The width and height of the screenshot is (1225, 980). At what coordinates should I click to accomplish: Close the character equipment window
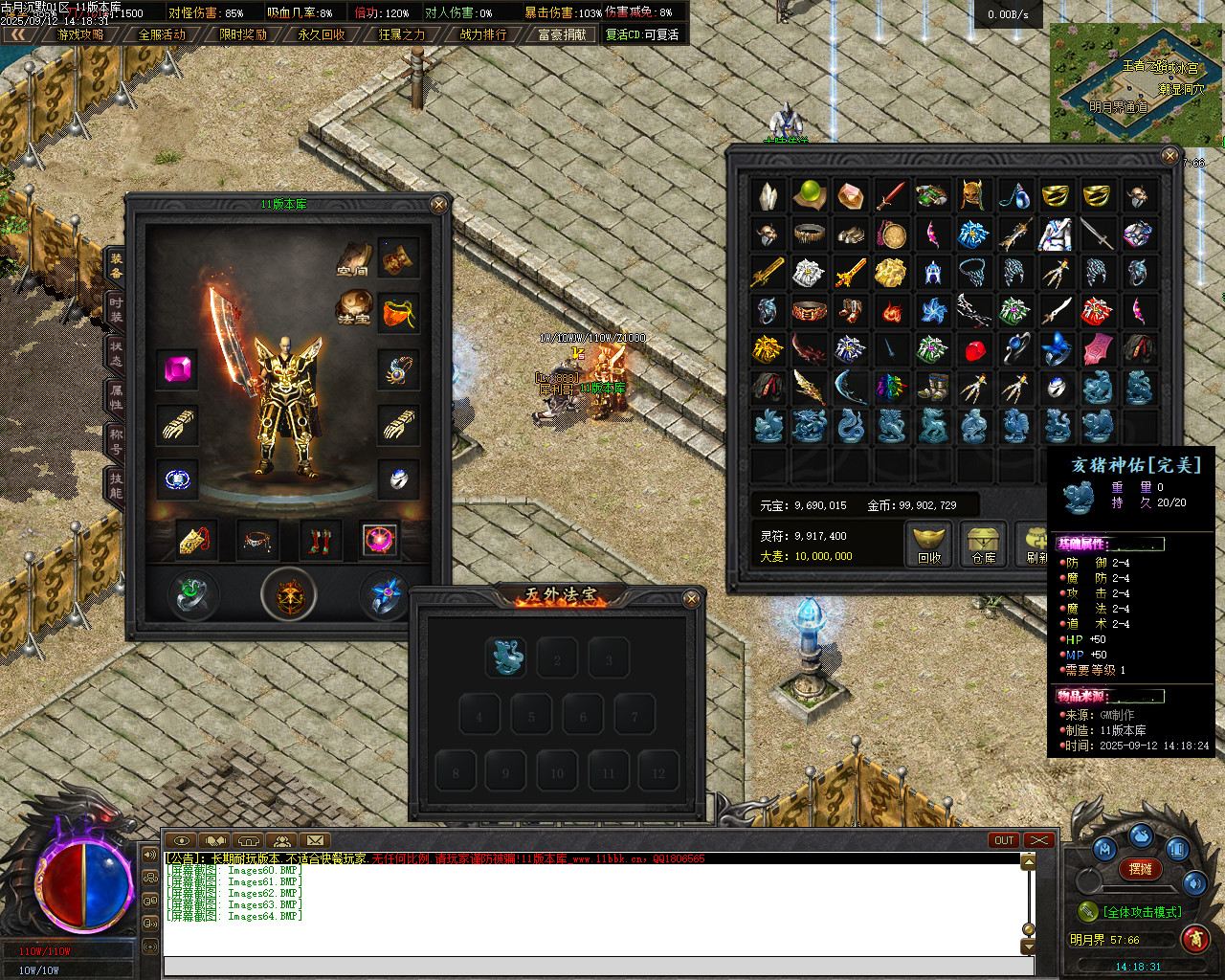click(438, 205)
